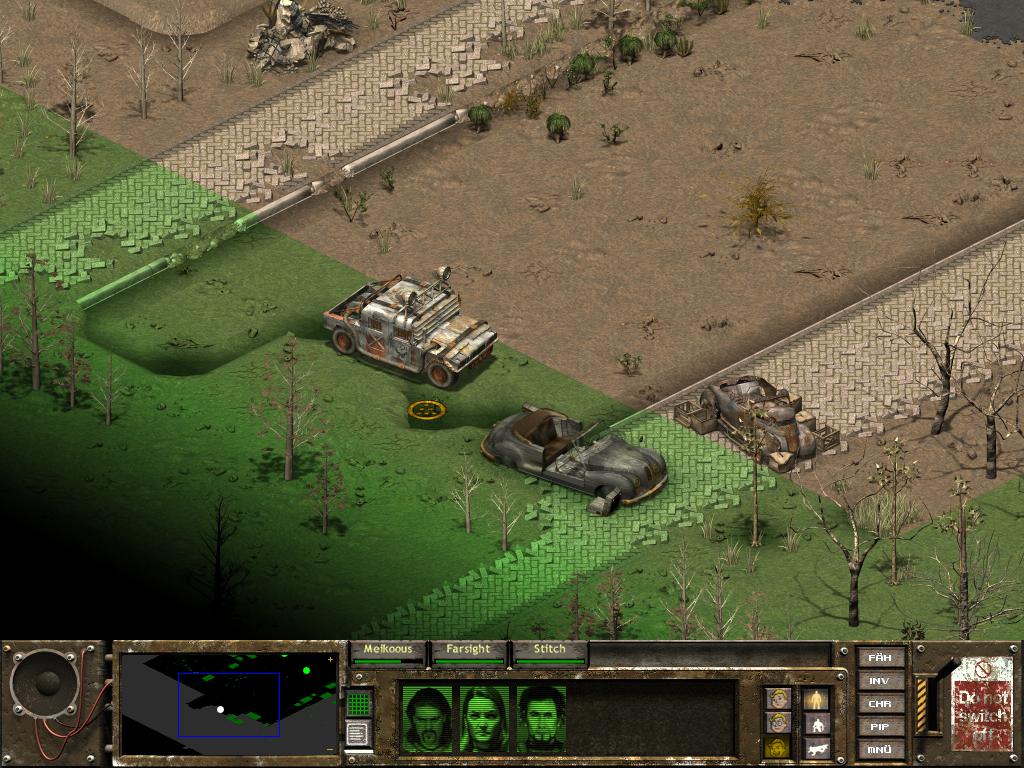Screen dimensions: 1024x768
Task: Set crouching stance icon
Action: click(818, 723)
